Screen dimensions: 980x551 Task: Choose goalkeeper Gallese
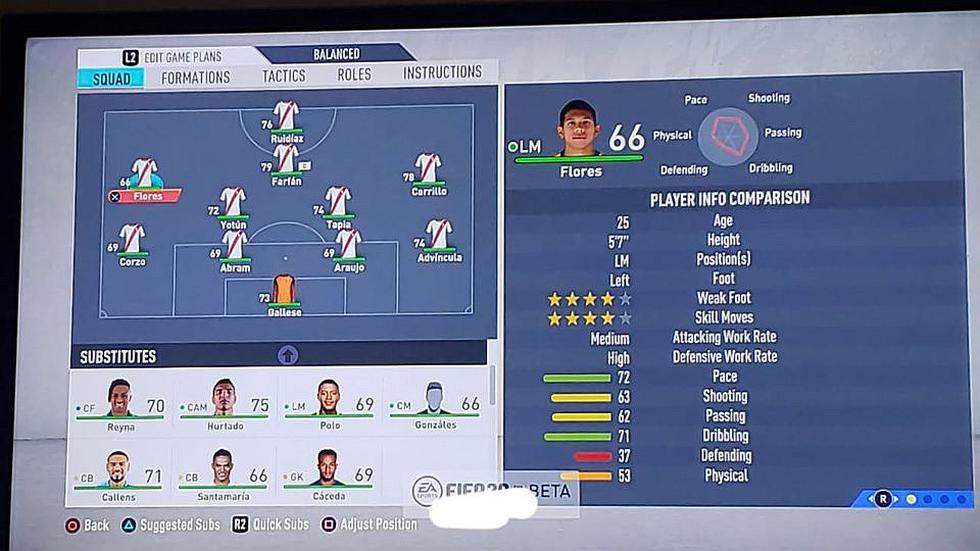point(284,292)
